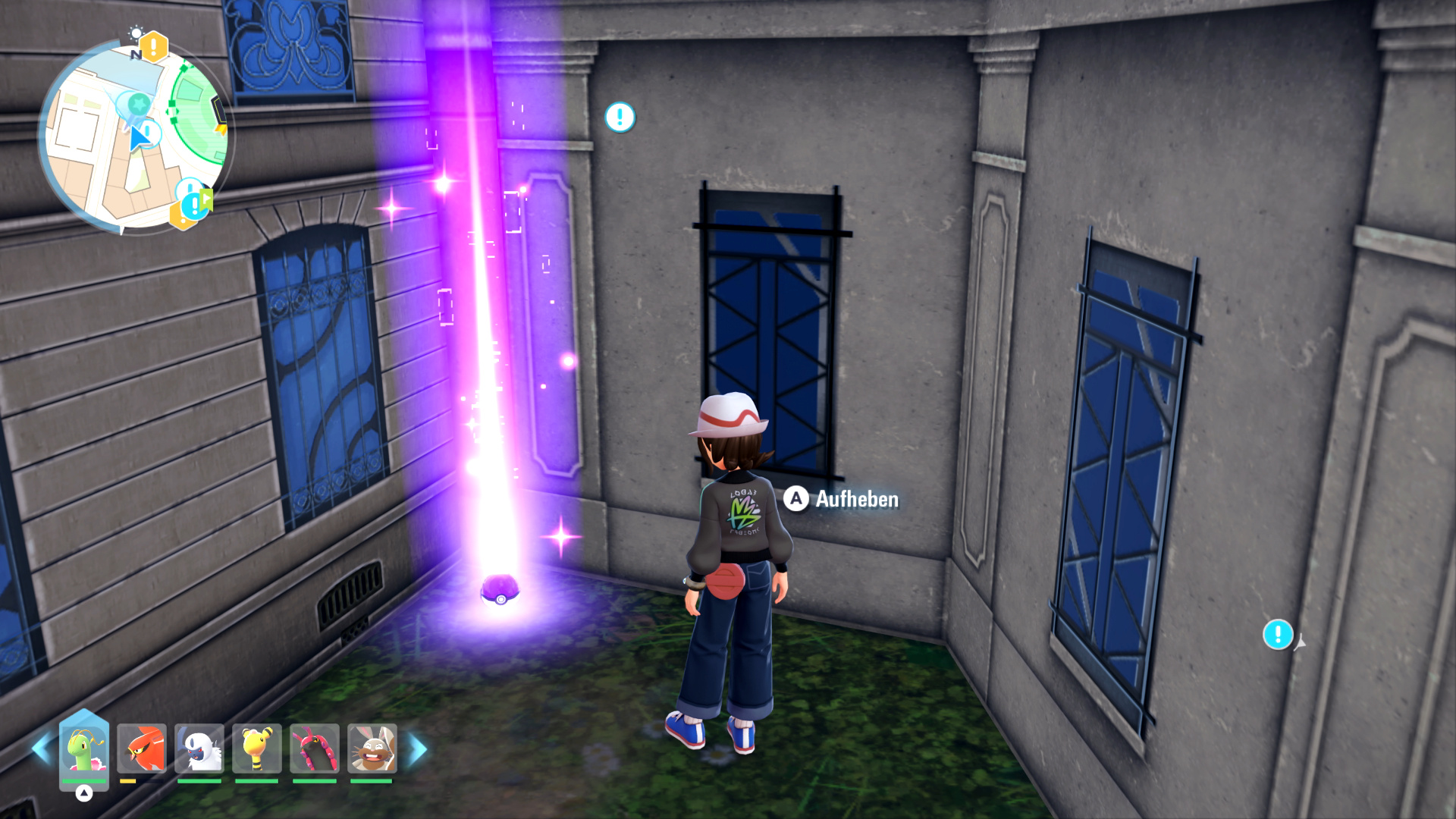Pick Ampharos from the party bar
The image size is (1456, 819).
[x=257, y=748]
